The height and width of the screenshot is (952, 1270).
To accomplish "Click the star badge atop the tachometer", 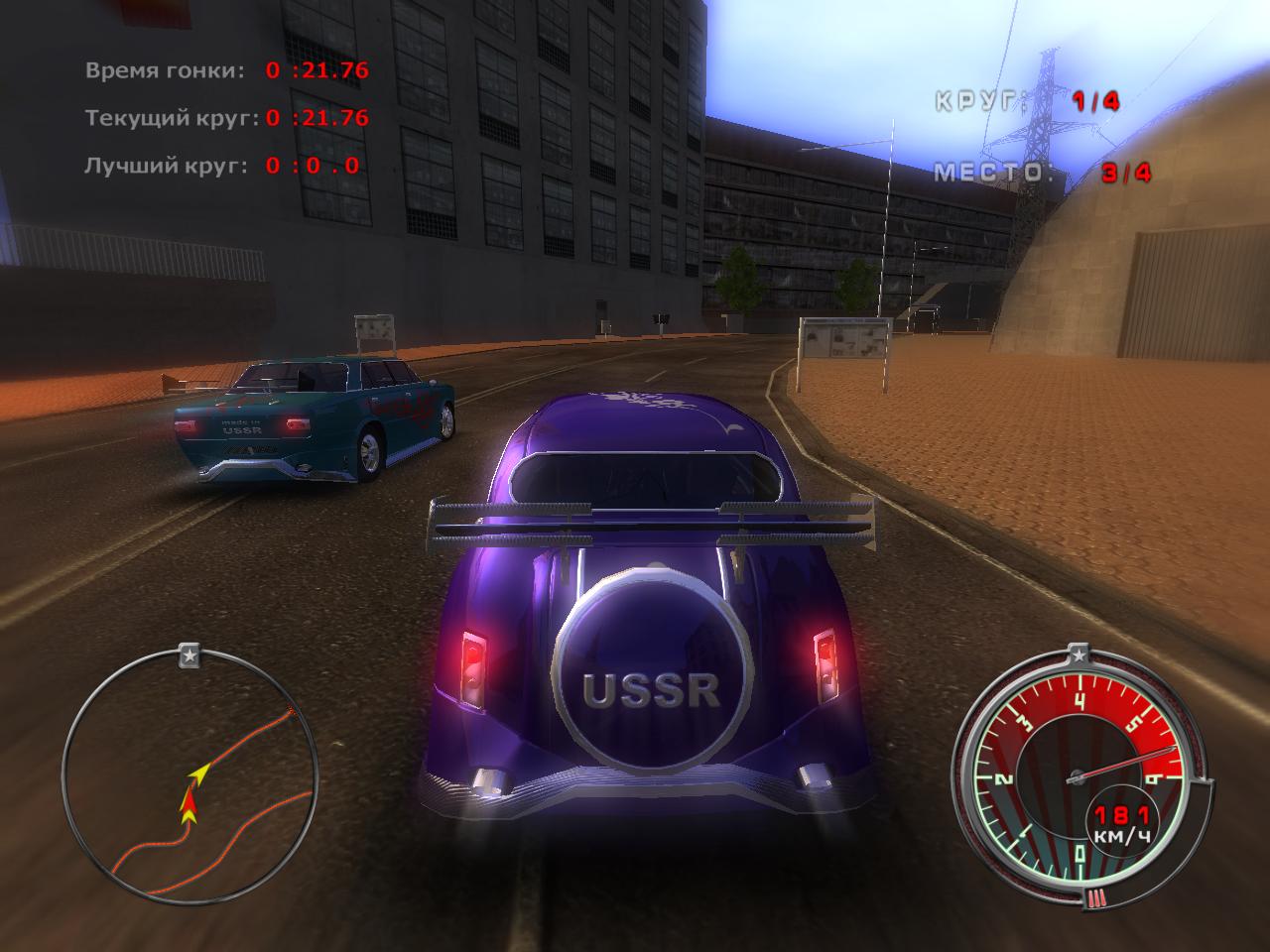I will click(1079, 654).
